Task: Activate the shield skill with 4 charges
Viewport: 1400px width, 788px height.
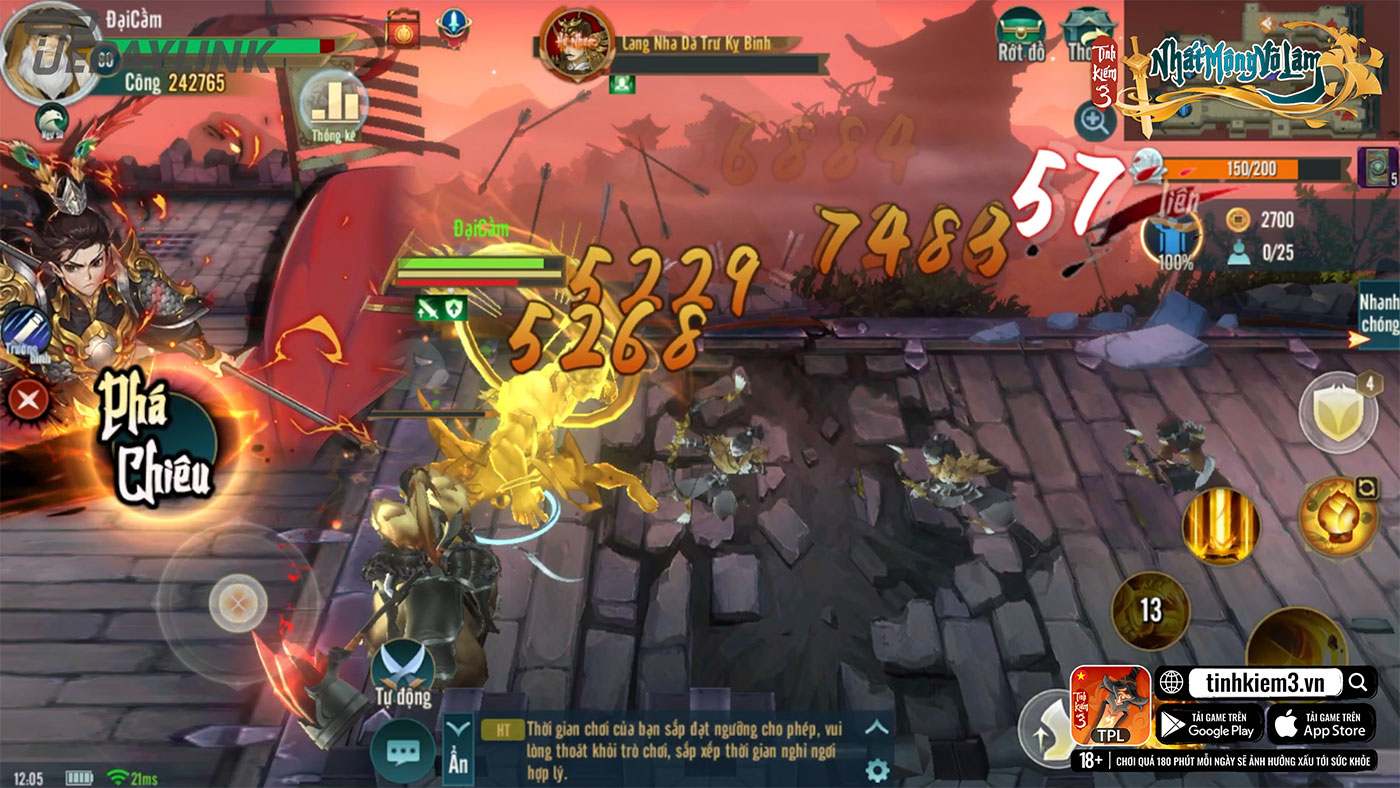Action: [x=1337, y=412]
